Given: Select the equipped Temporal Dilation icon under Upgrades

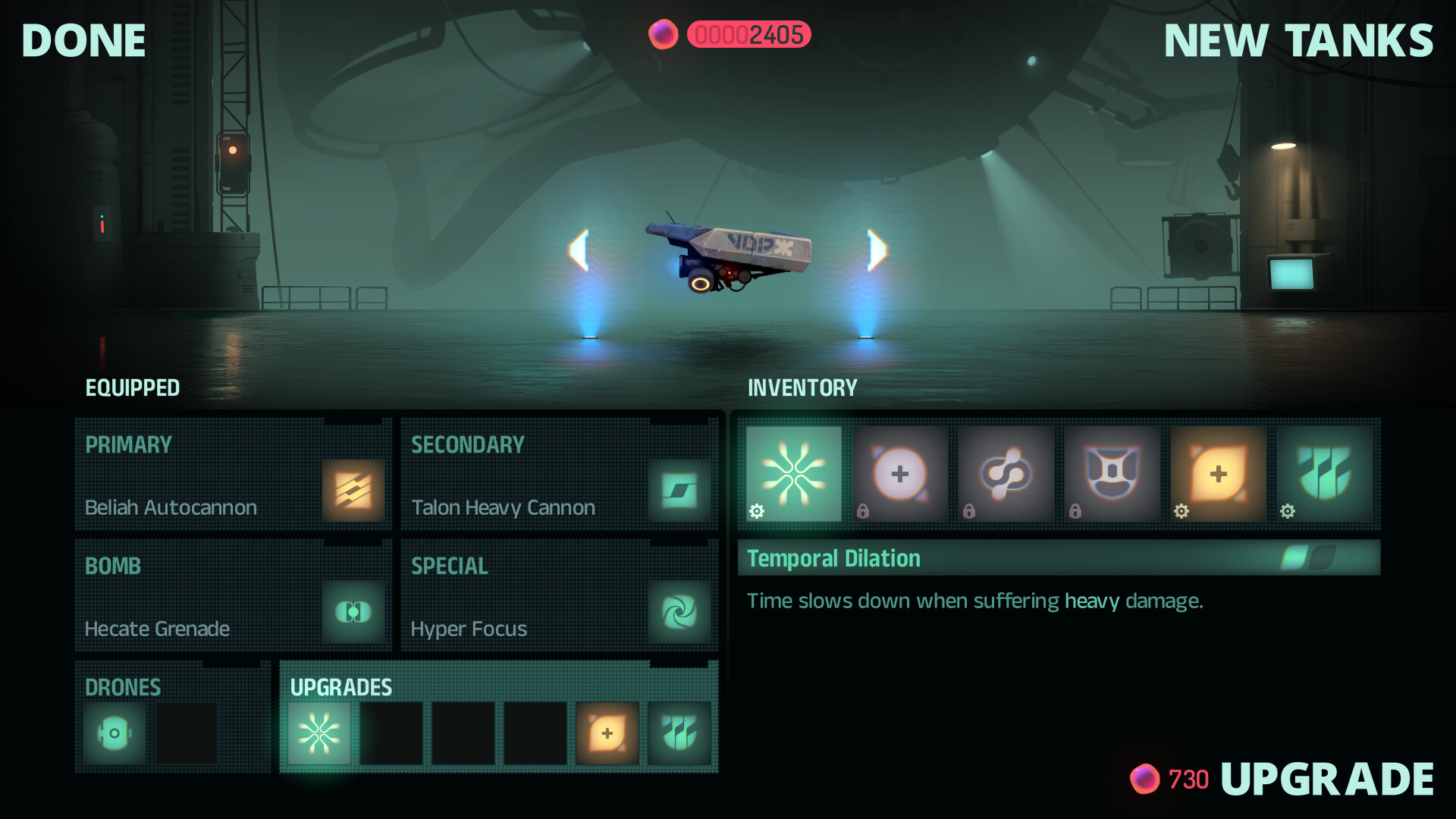Looking at the screenshot, I should pyautogui.click(x=318, y=733).
